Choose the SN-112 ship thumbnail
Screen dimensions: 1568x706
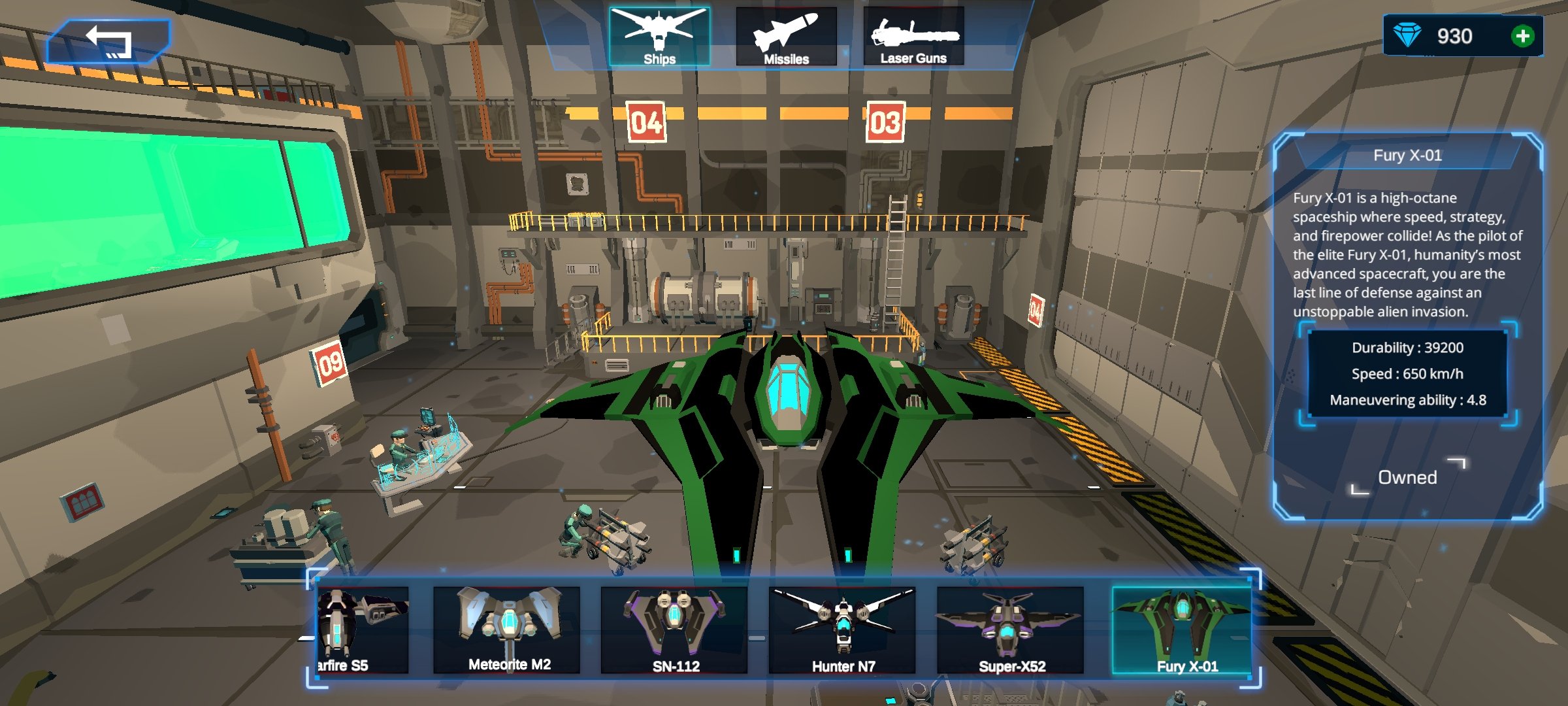pos(674,630)
